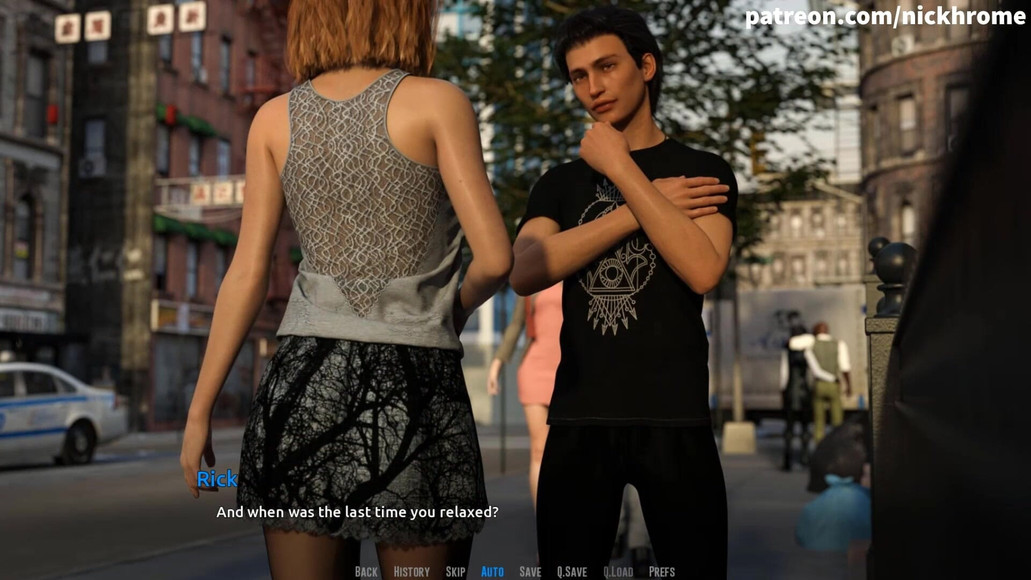Open the Prefs menu
Screen dimensions: 1031x580
tap(661, 572)
